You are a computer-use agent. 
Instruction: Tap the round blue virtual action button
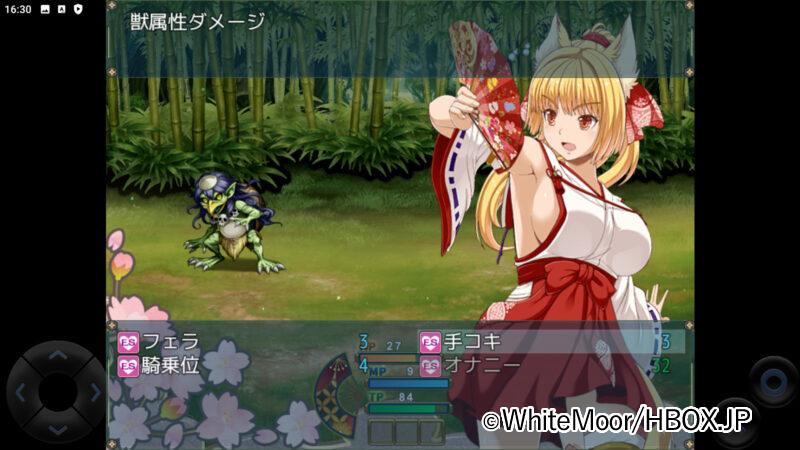pos(773,380)
